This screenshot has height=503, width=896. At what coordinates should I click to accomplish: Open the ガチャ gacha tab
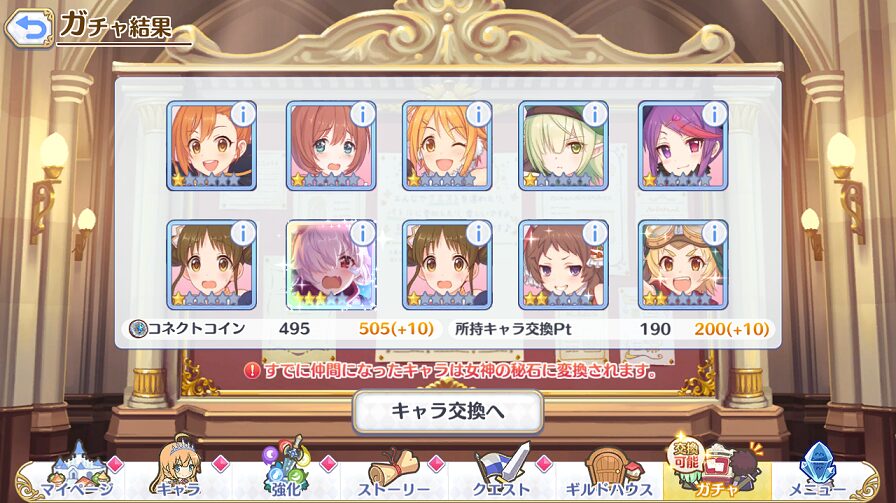[x=714, y=474]
